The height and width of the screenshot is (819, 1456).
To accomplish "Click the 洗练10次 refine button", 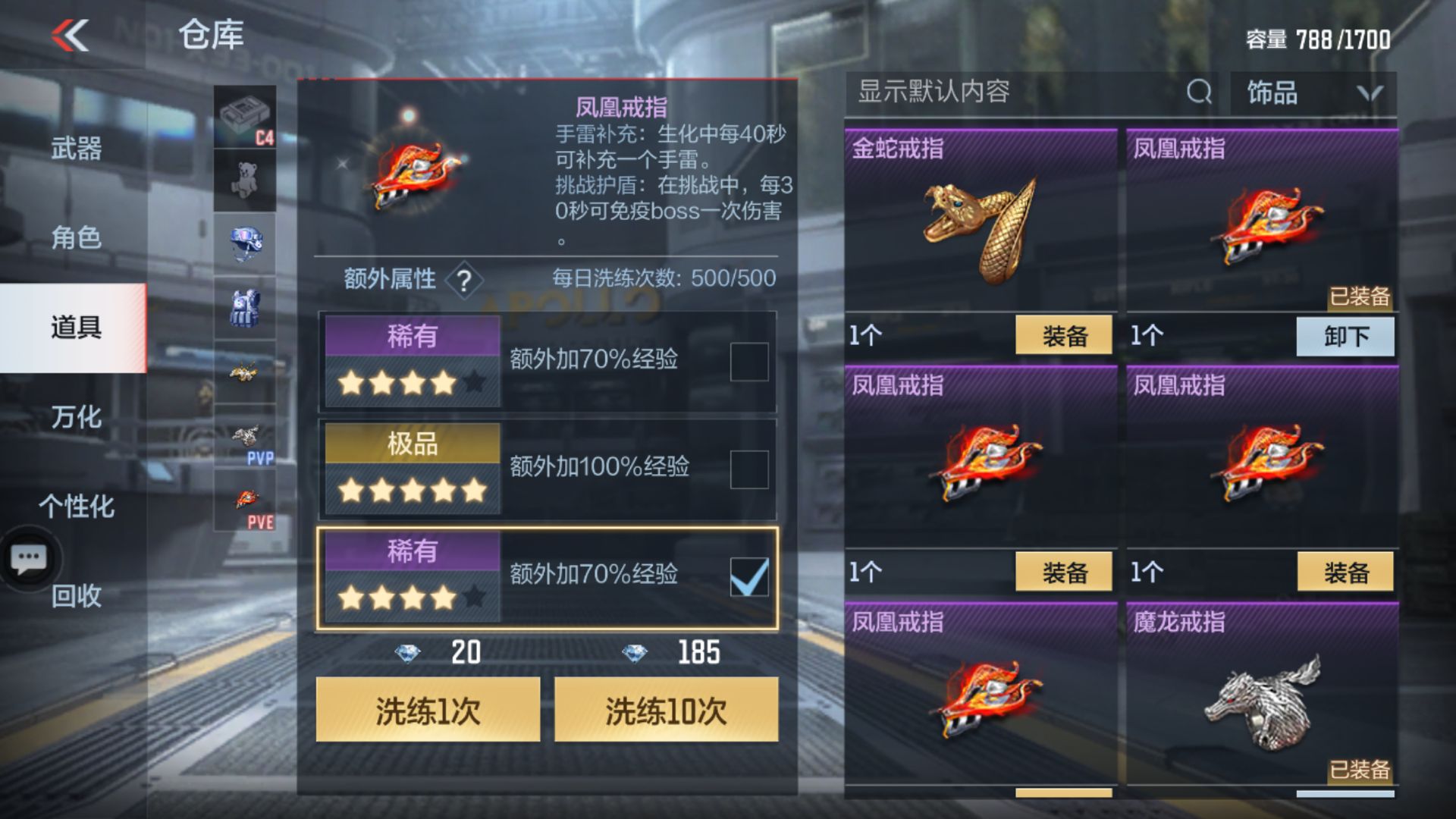I will [x=666, y=710].
